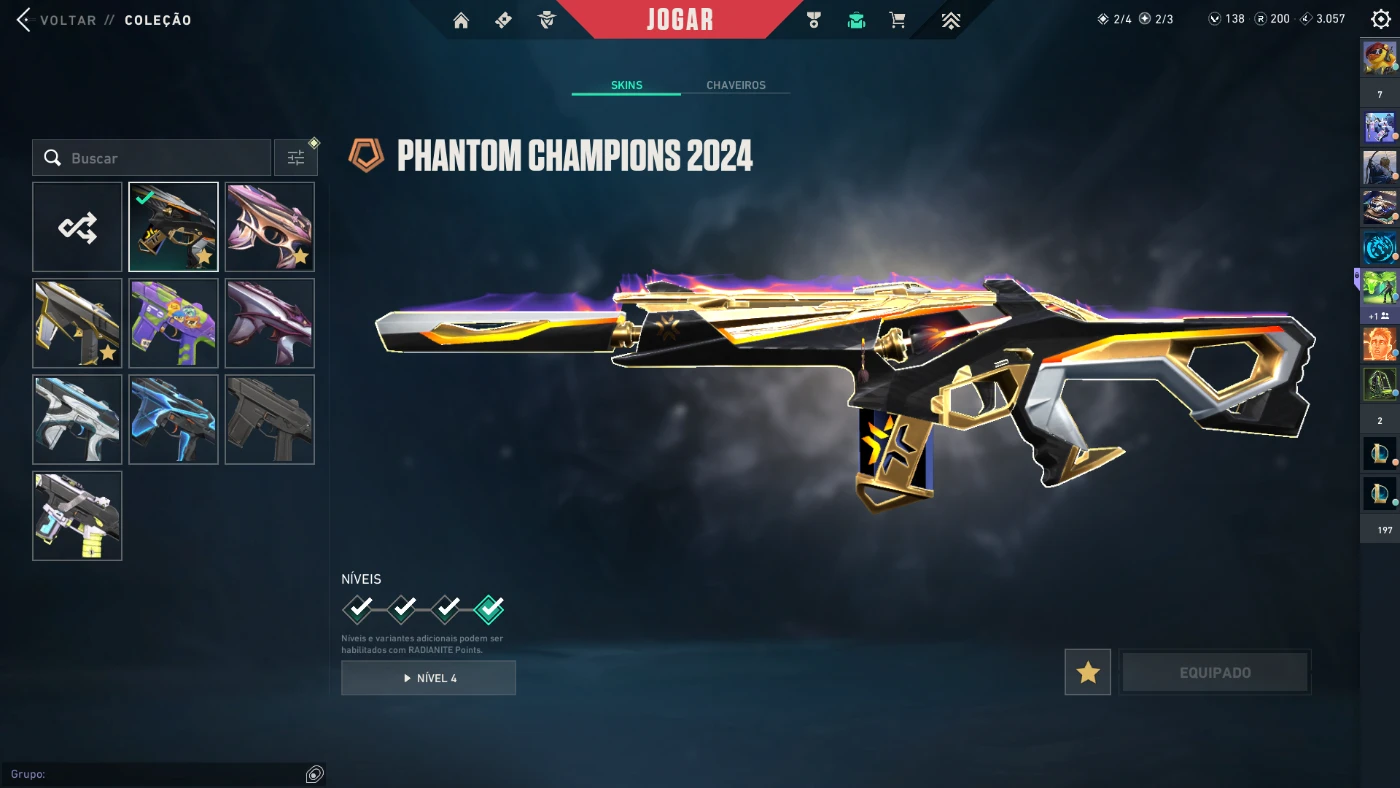Screen dimensions: 1400x788
Task: Play the Nível 4 preview video
Action: tap(428, 678)
